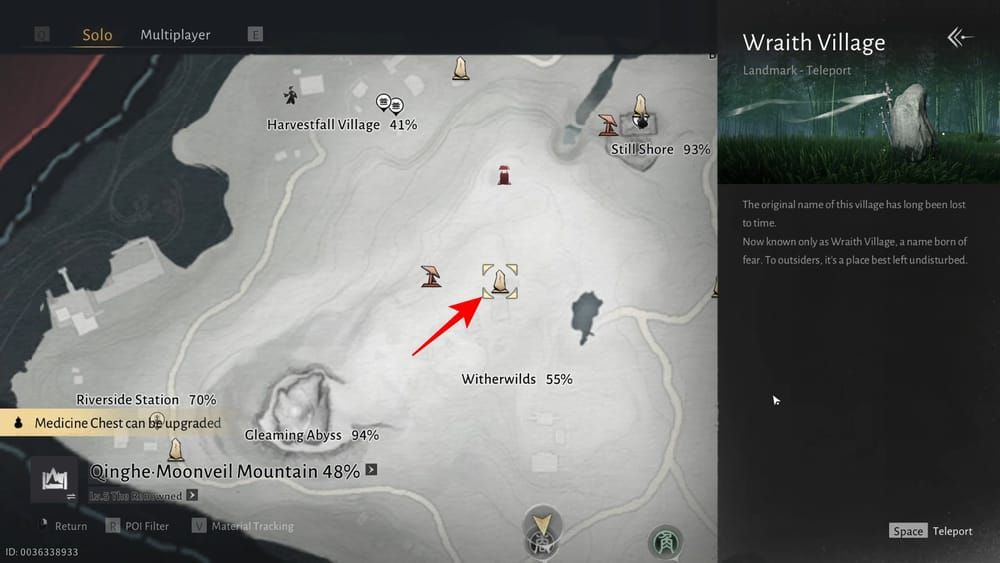This screenshot has width=1000, height=563.
Task: Select the red pavilion marker beside Still Shore
Action: coord(607,124)
